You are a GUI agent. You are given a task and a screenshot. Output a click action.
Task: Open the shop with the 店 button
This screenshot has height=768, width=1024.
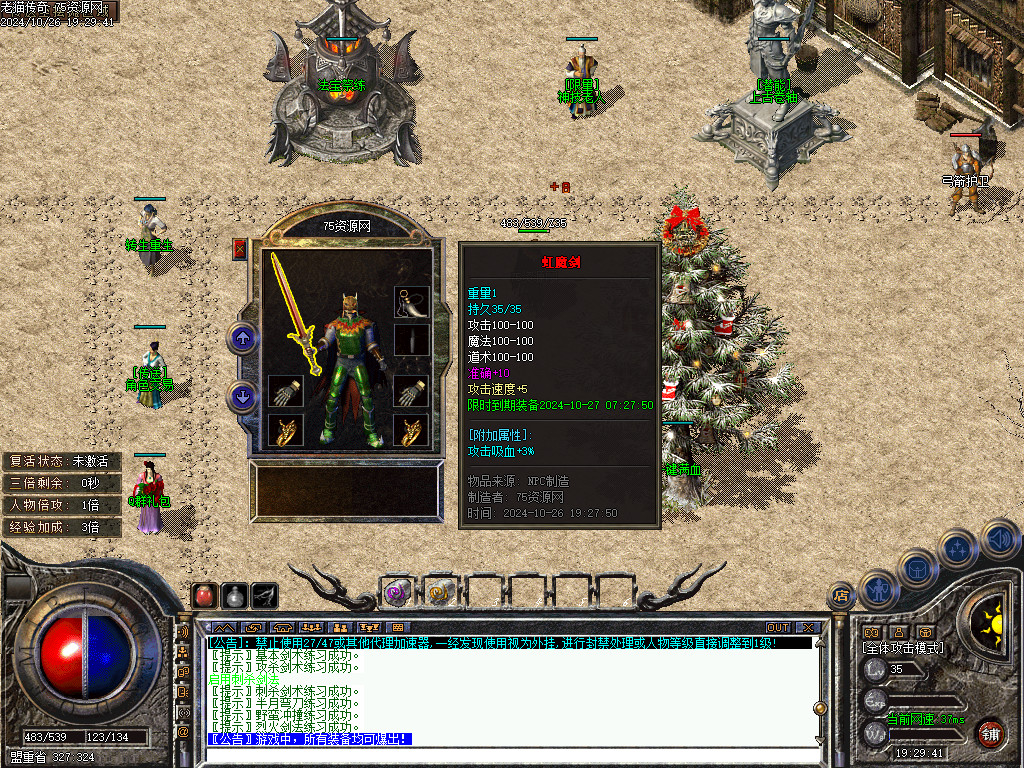840,596
